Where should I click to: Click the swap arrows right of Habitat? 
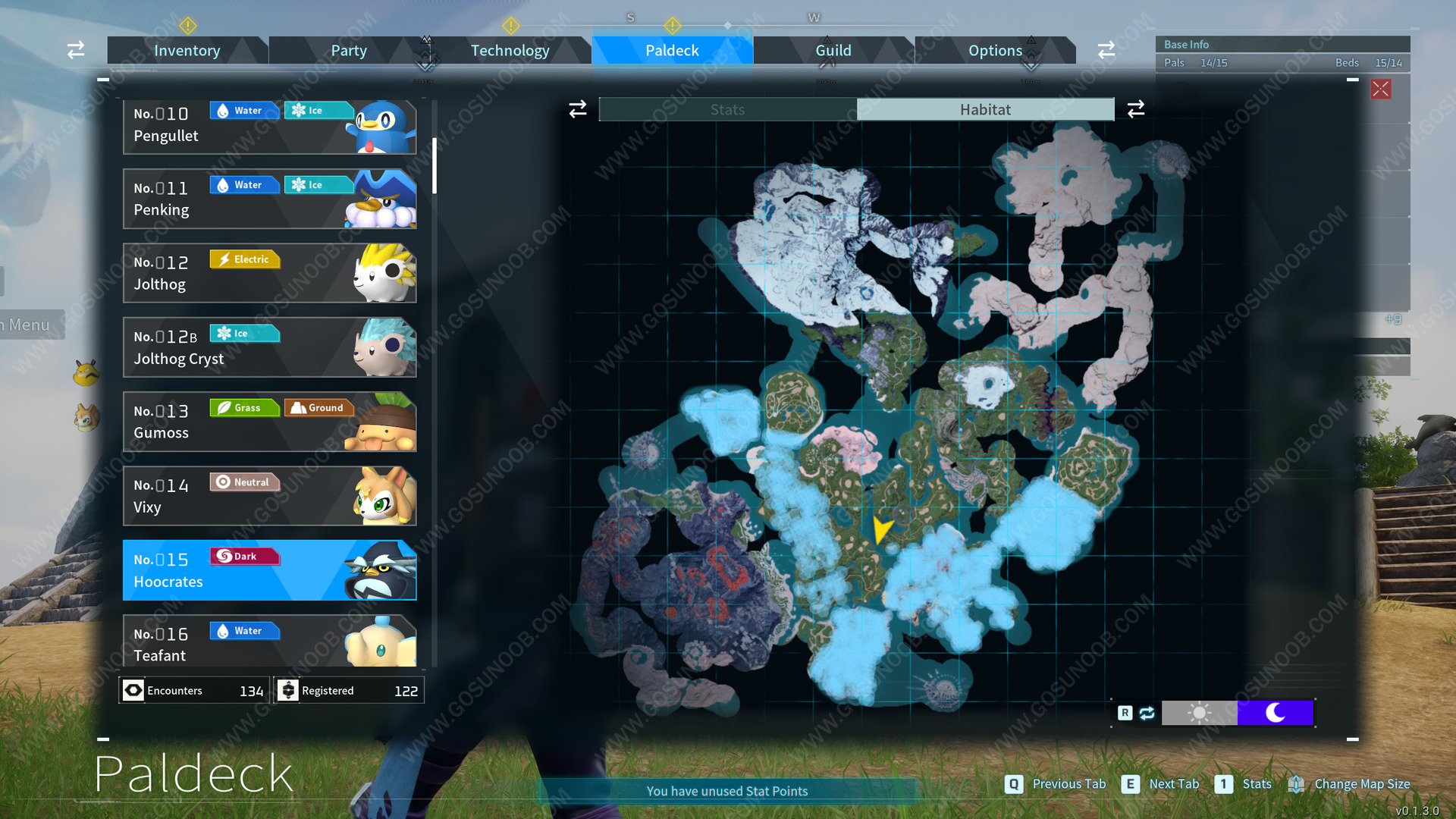(x=1135, y=109)
